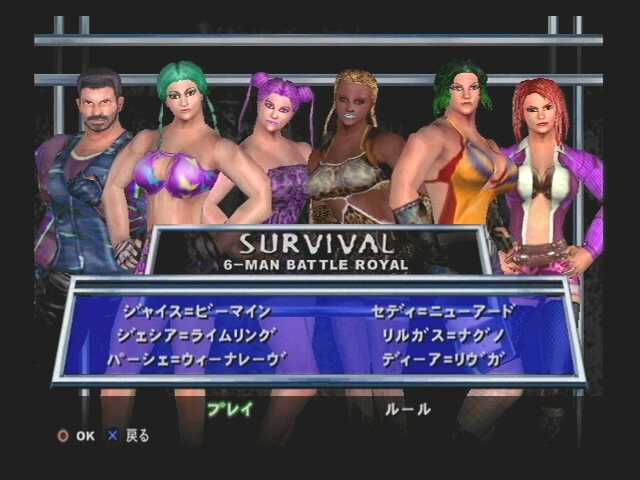
Task: Open the ルール (Rules) option
Action: [407, 409]
